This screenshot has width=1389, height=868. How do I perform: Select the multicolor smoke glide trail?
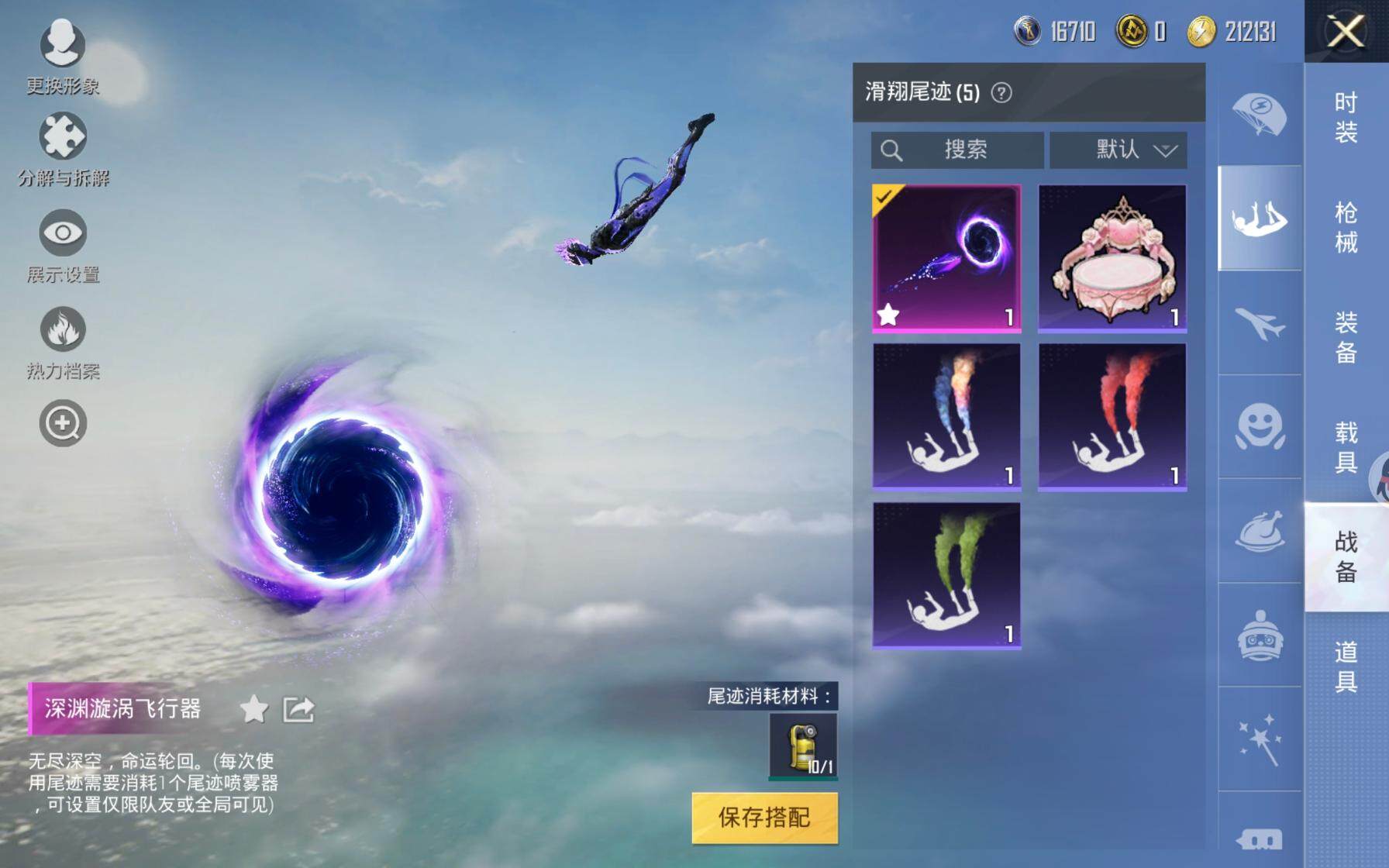tap(946, 416)
